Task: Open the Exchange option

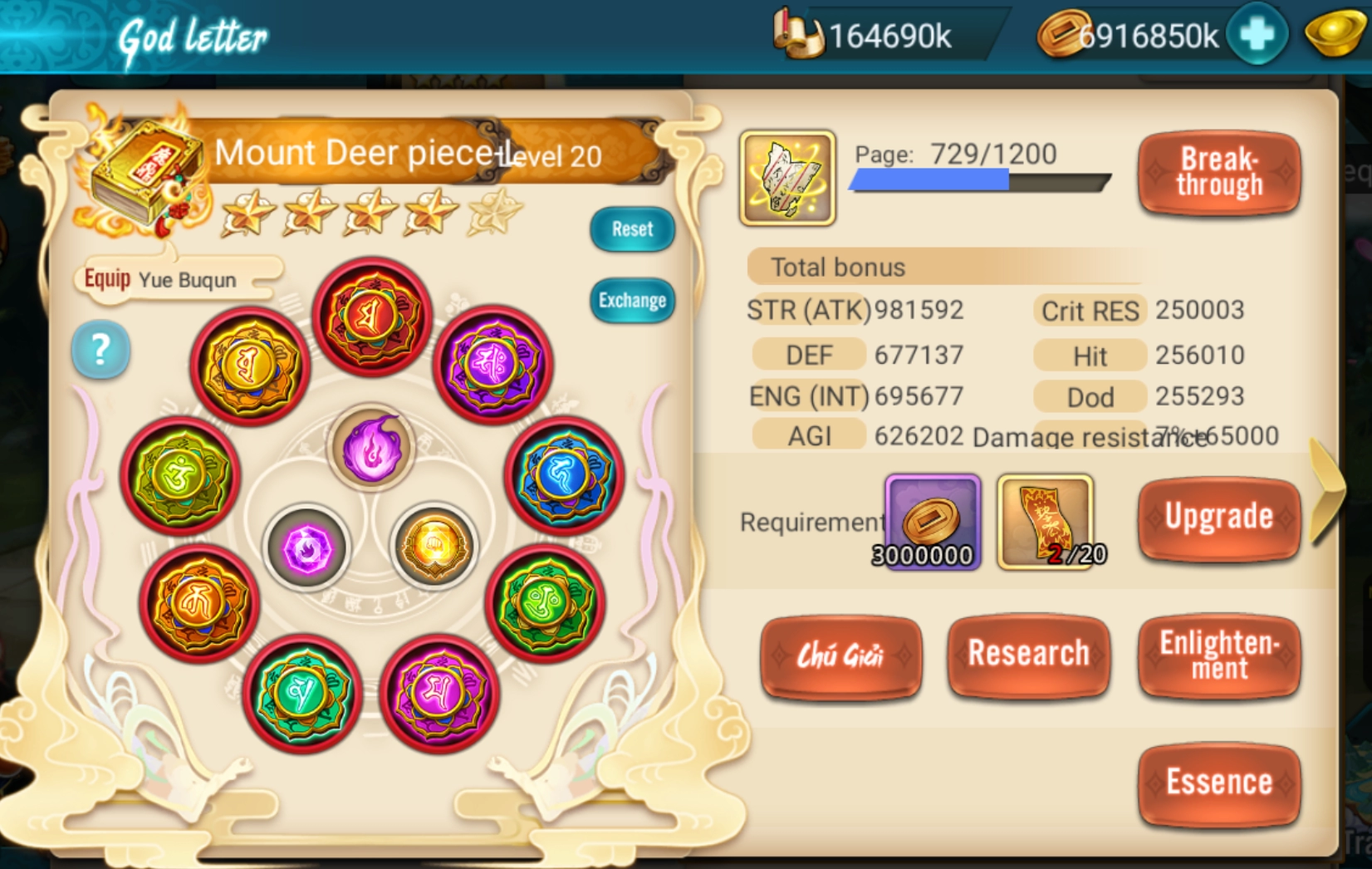Action: click(x=632, y=300)
